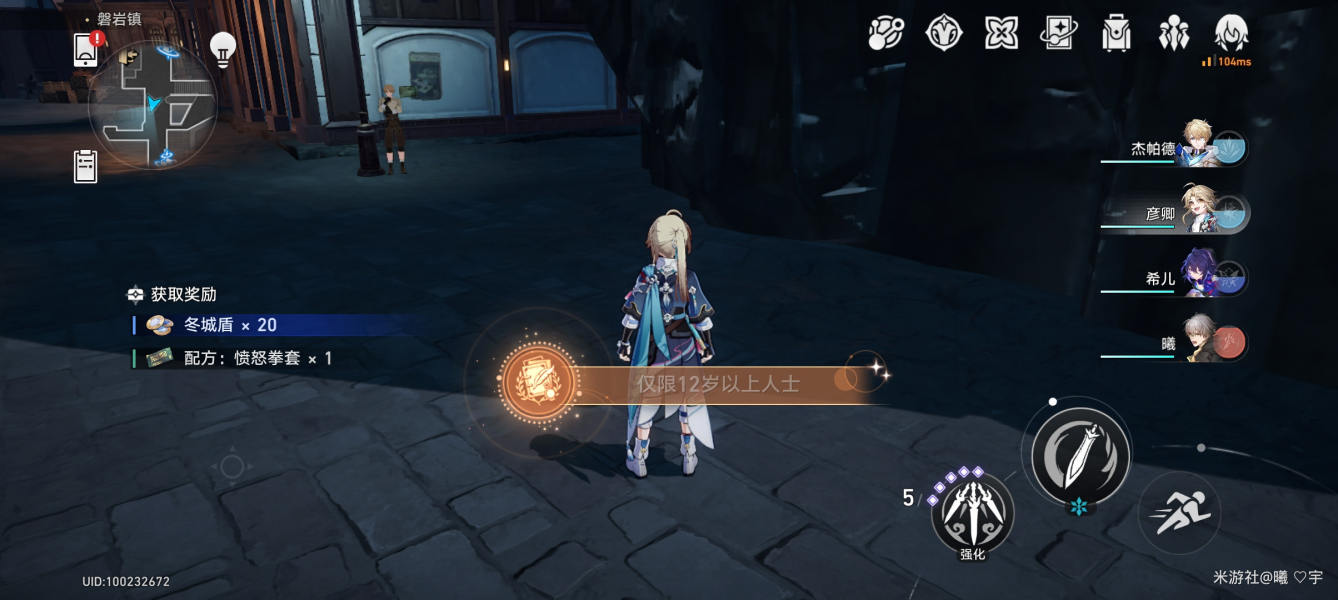
Task: Select the 仅限12岁以上人士 interaction prompt
Action: (718, 383)
